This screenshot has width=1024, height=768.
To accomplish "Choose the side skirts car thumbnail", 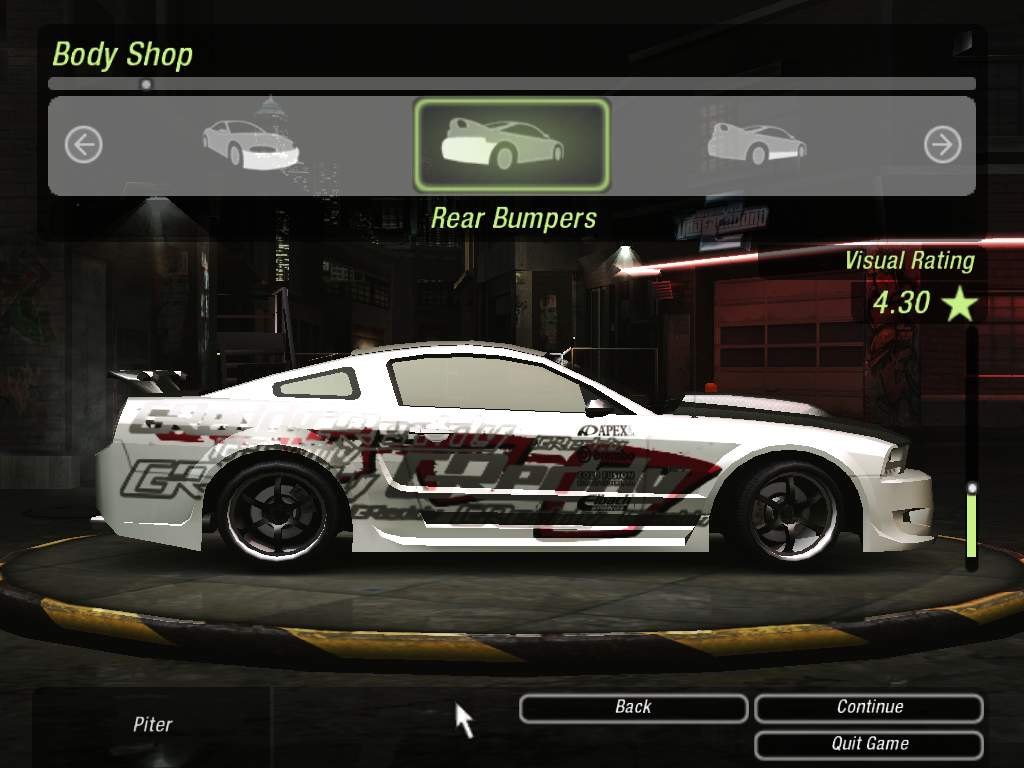I will [756, 144].
